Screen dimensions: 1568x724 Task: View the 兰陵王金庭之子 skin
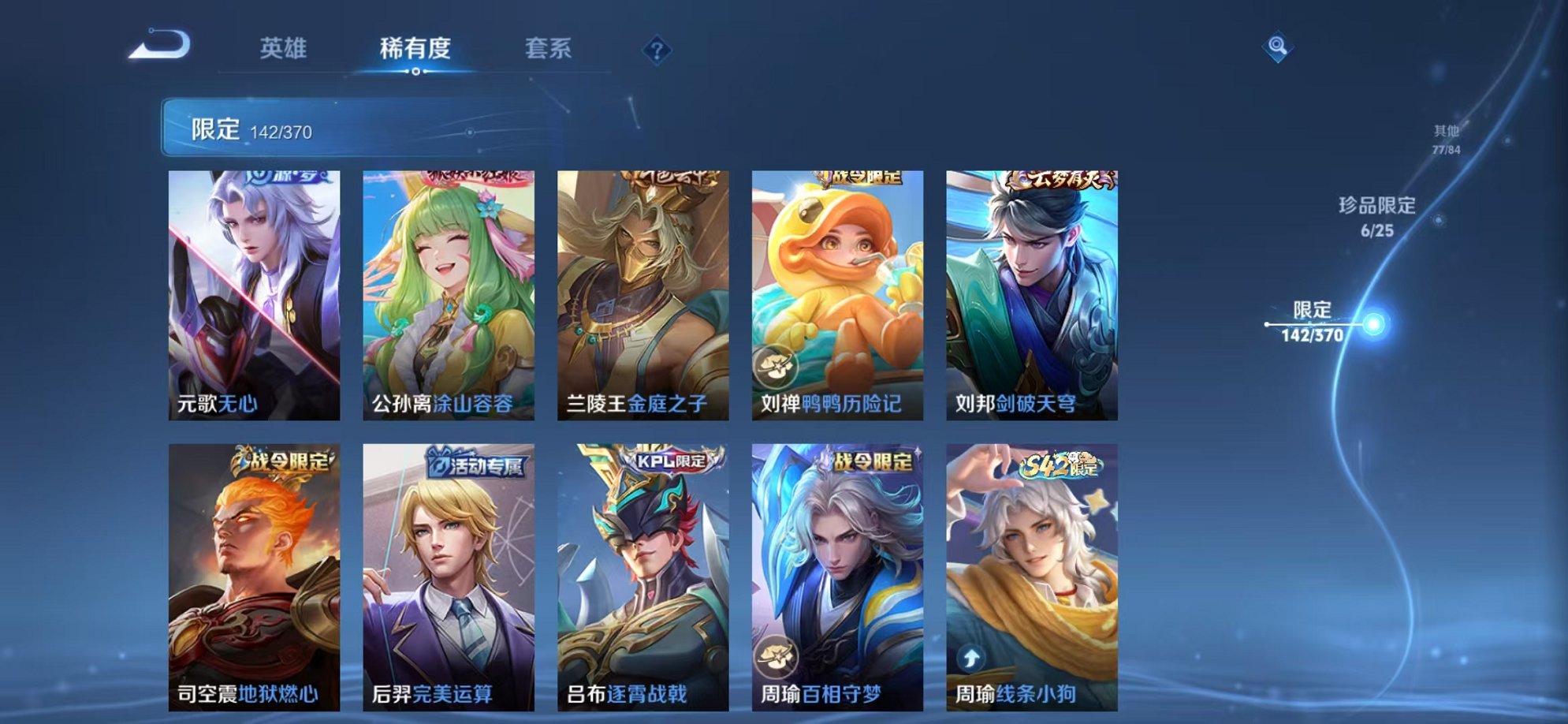[x=640, y=292]
